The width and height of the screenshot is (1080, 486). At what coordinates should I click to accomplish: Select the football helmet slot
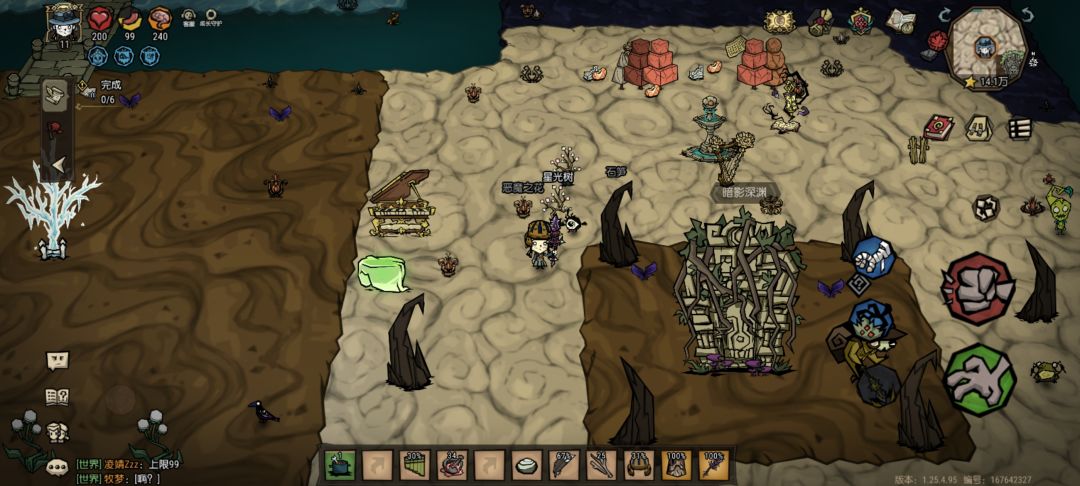pos(638,465)
